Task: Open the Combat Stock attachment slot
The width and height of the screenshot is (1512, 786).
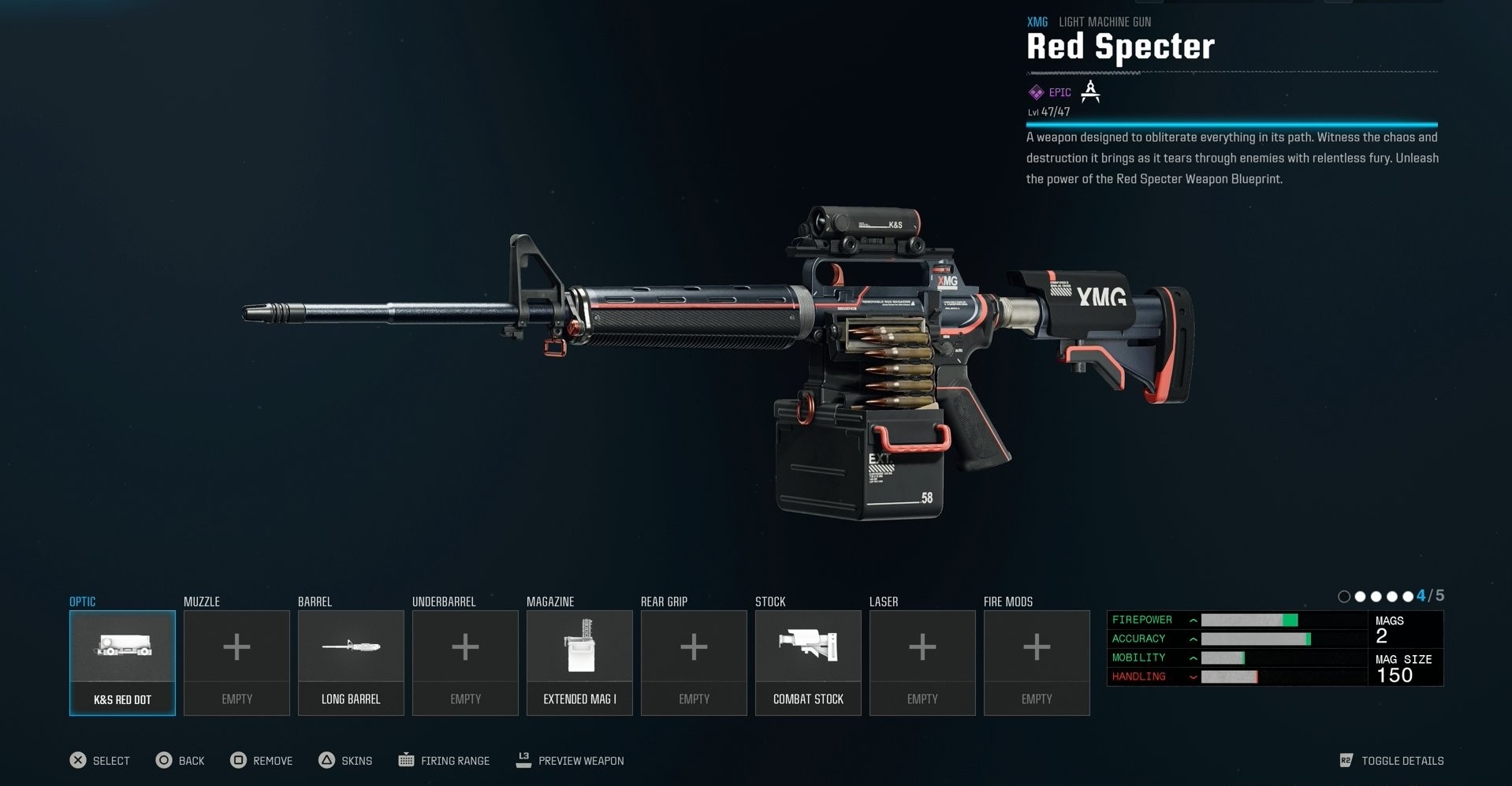Action: [x=807, y=662]
